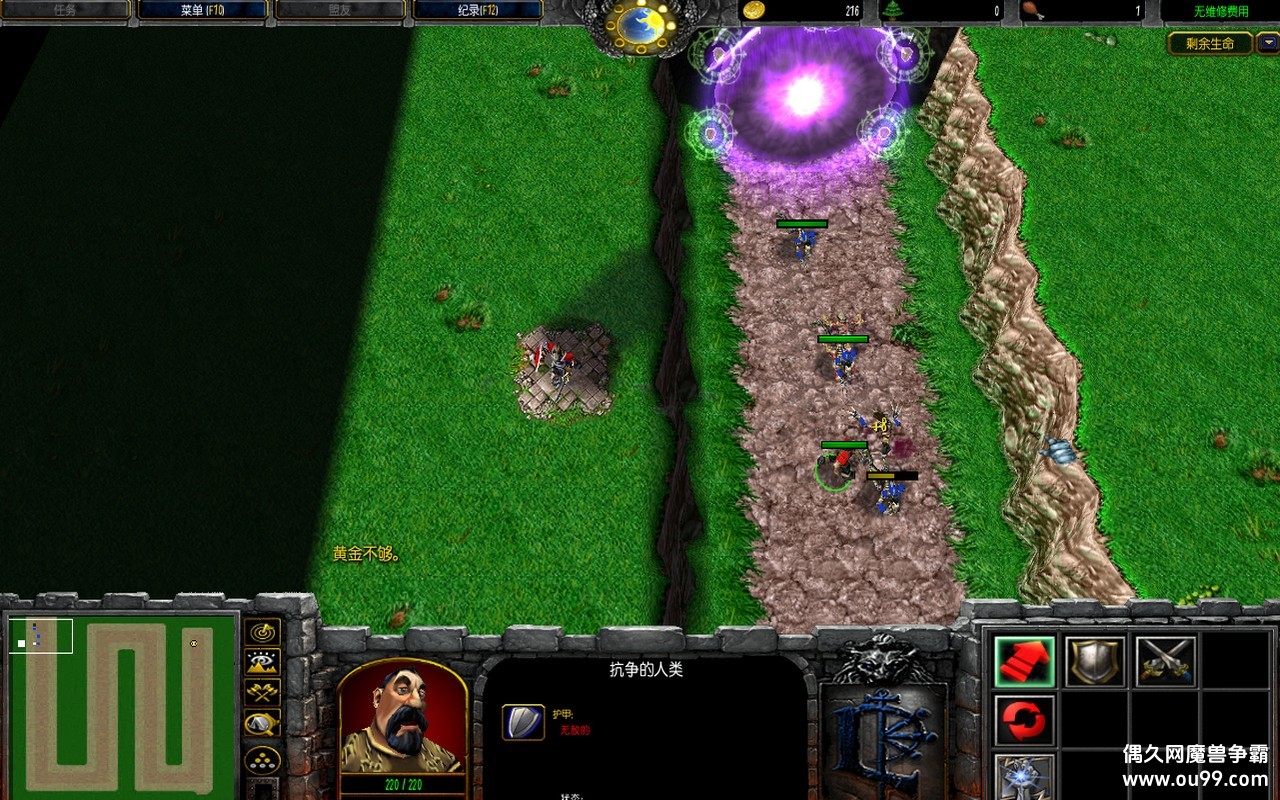Select the silver shield command icon
This screenshot has width=1280, height=800.
pos(1095,661)
